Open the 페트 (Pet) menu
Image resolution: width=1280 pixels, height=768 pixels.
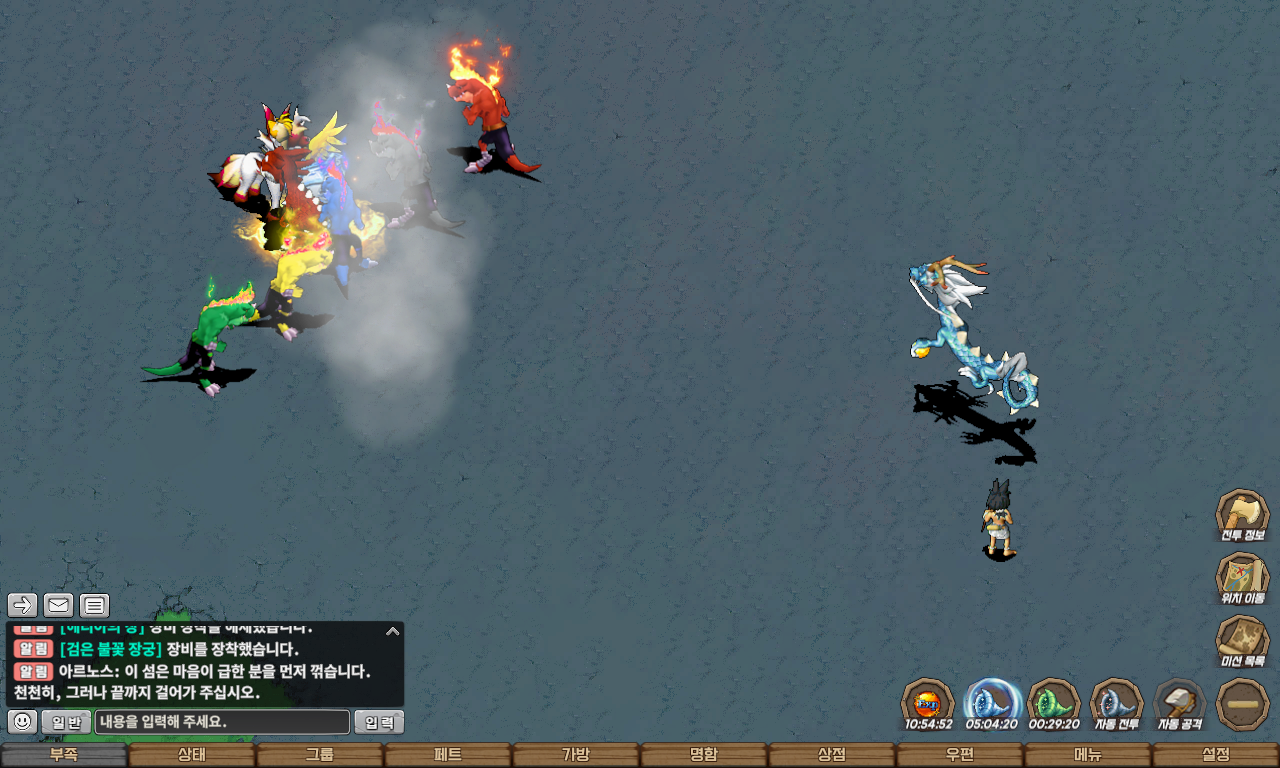click(x=448, y=755)
